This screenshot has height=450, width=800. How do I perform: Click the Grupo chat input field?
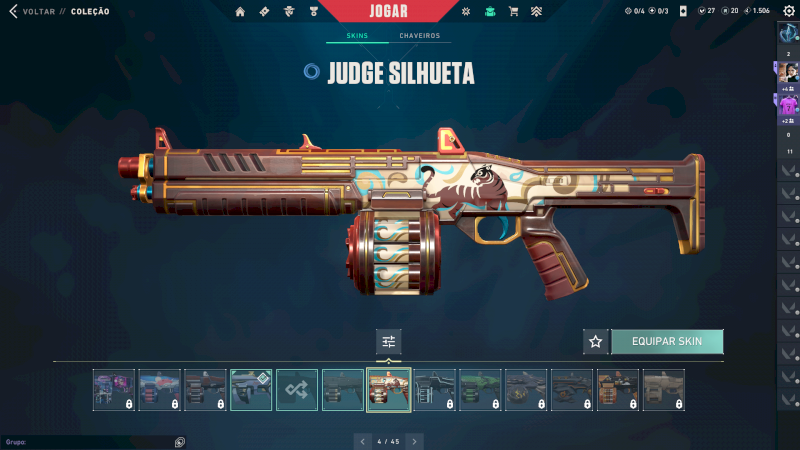(x=90, y=441)
